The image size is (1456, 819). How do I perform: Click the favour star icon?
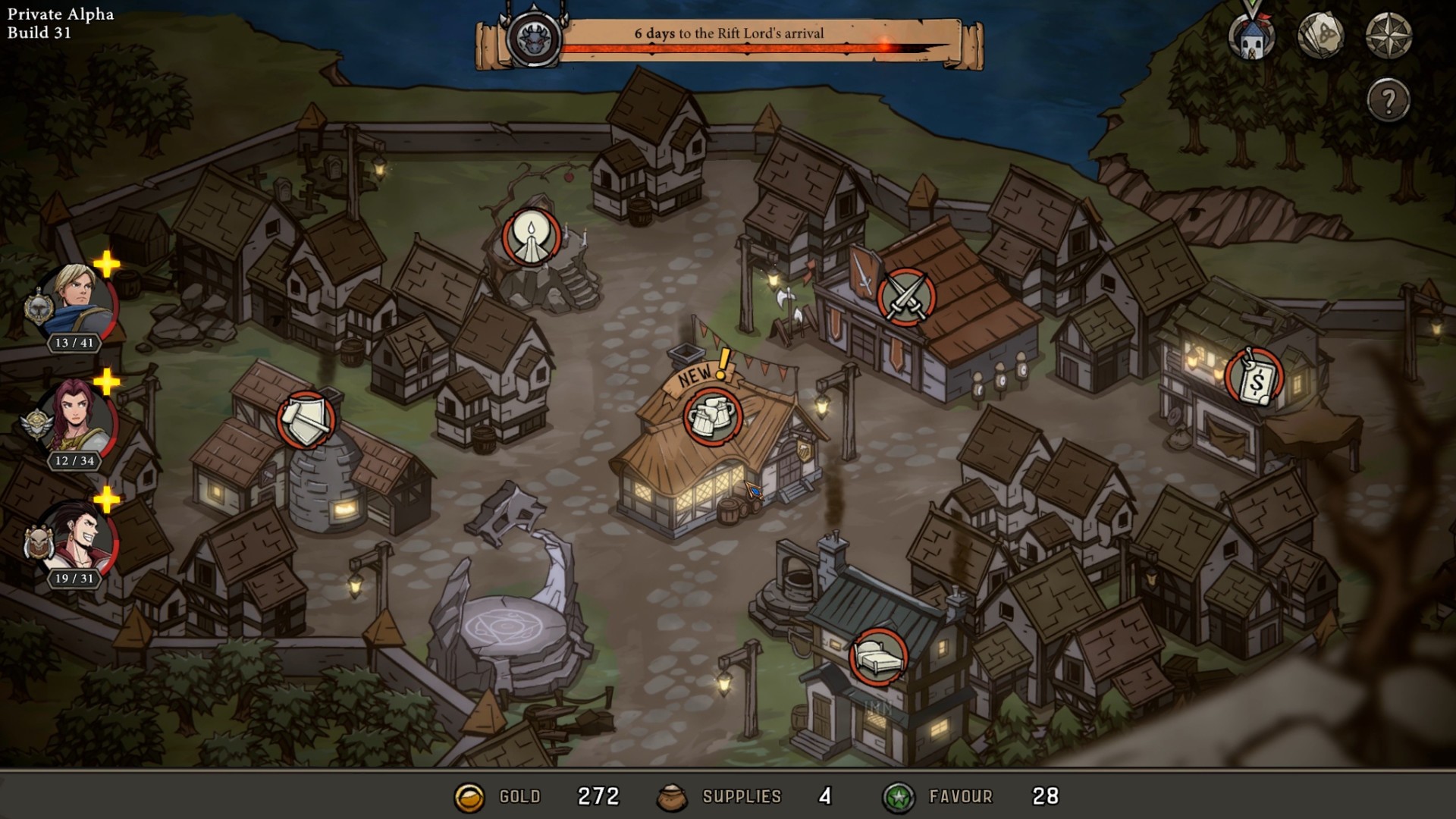coord(899,797)
